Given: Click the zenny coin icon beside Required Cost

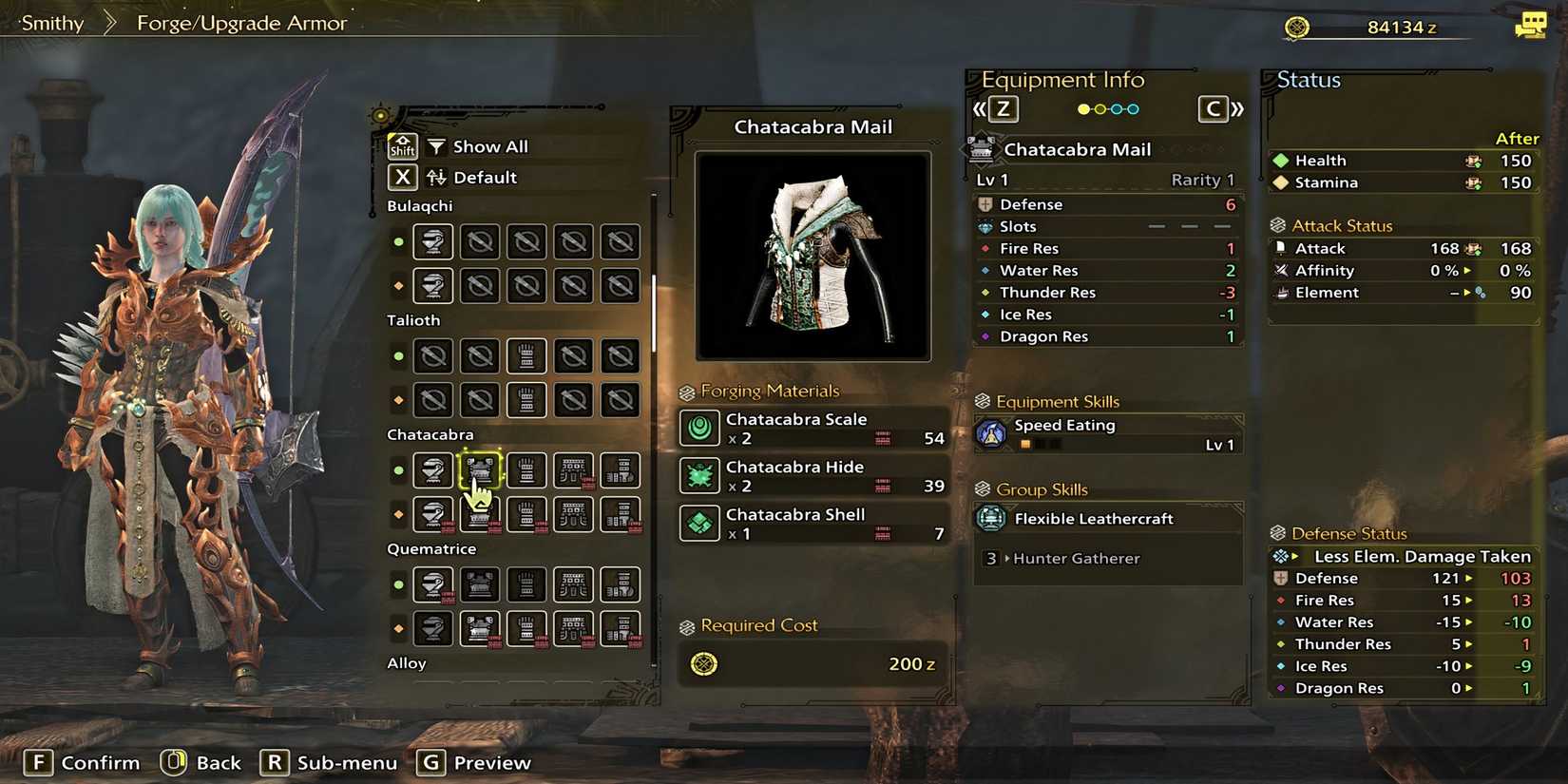Looking at the screenshot, I should coord(703,664).
